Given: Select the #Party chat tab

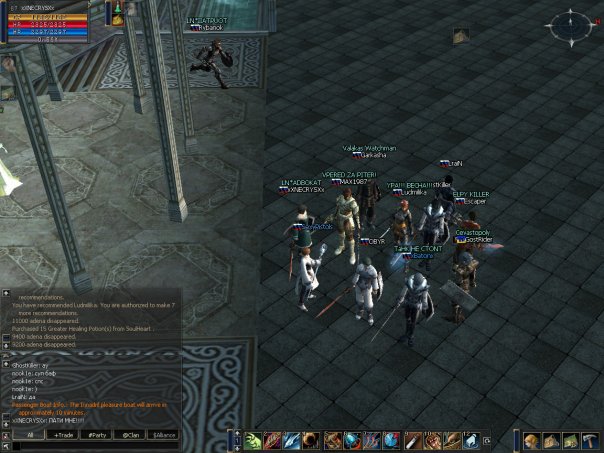Looking at the screenshot, I should point(97,436).
